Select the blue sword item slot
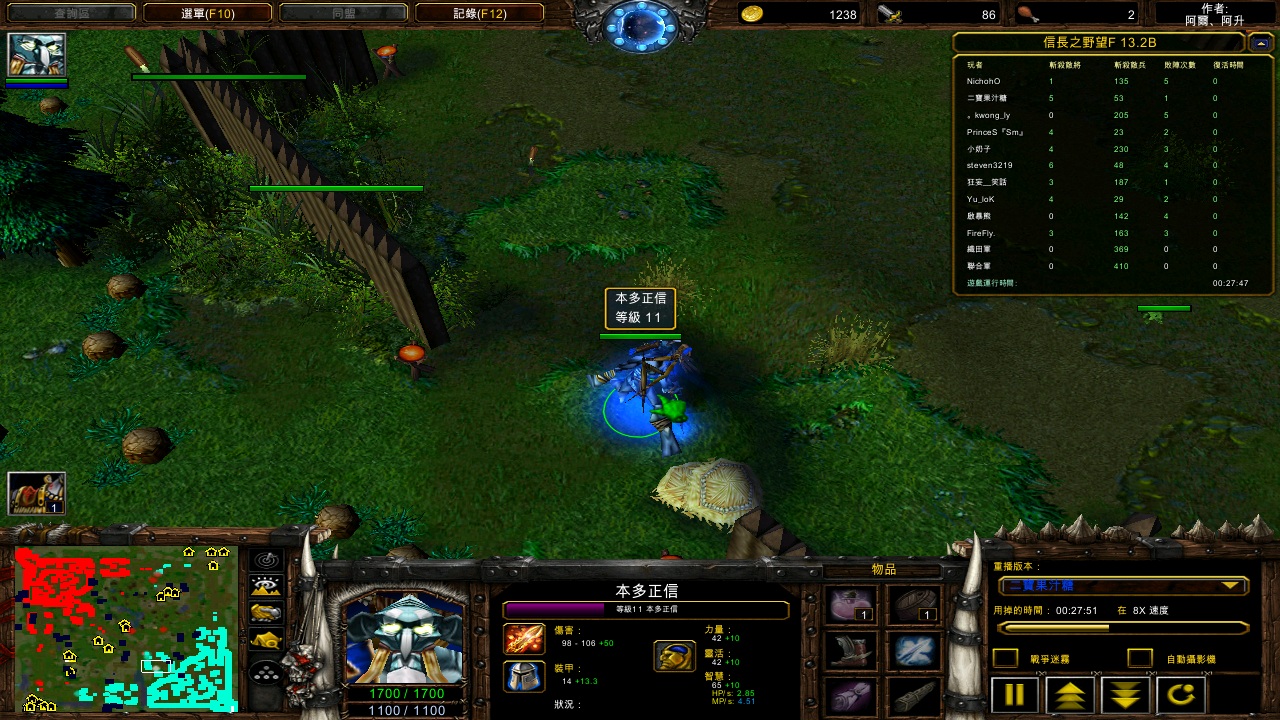Image resolution: width=1280 pixels, height=720 pixels. point(913,650)
